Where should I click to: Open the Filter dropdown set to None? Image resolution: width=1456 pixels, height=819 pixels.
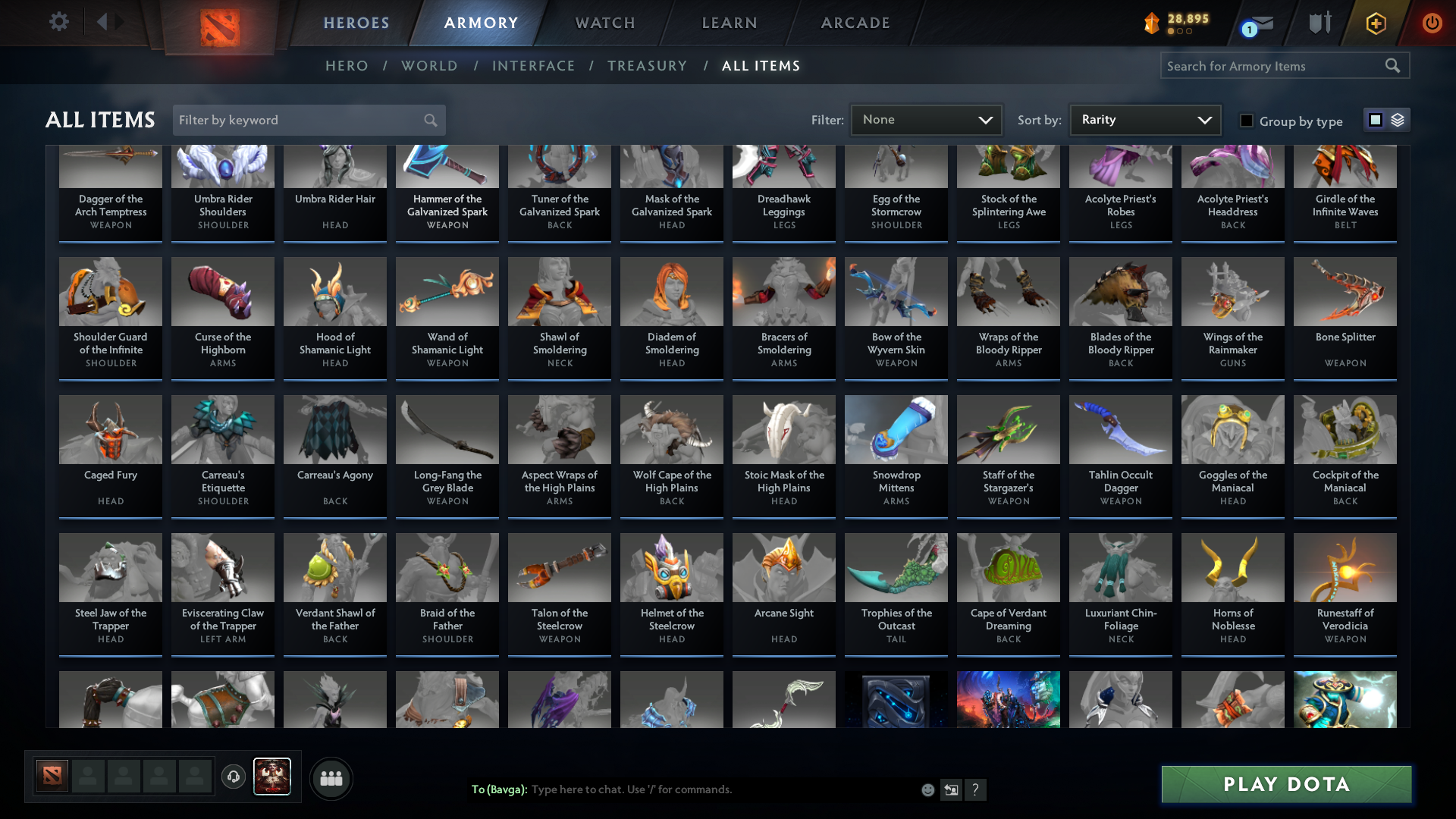(925, 119)
